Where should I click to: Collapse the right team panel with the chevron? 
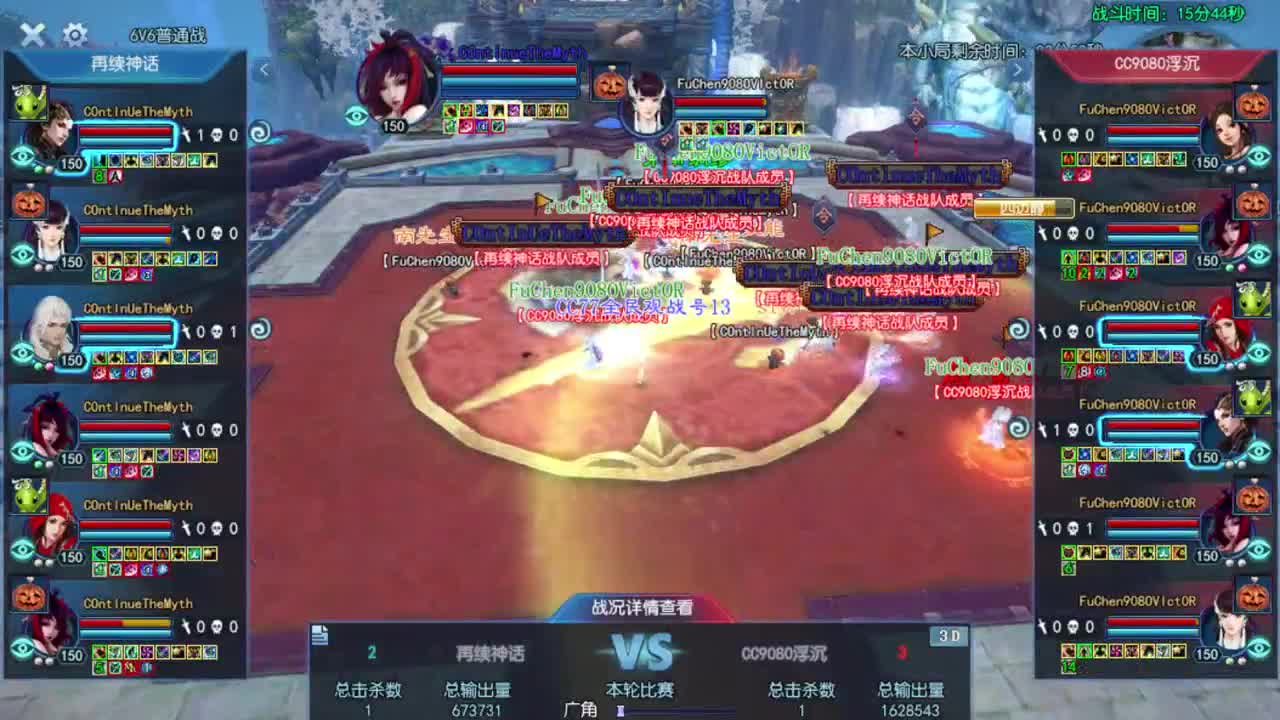coord(1018,70)
